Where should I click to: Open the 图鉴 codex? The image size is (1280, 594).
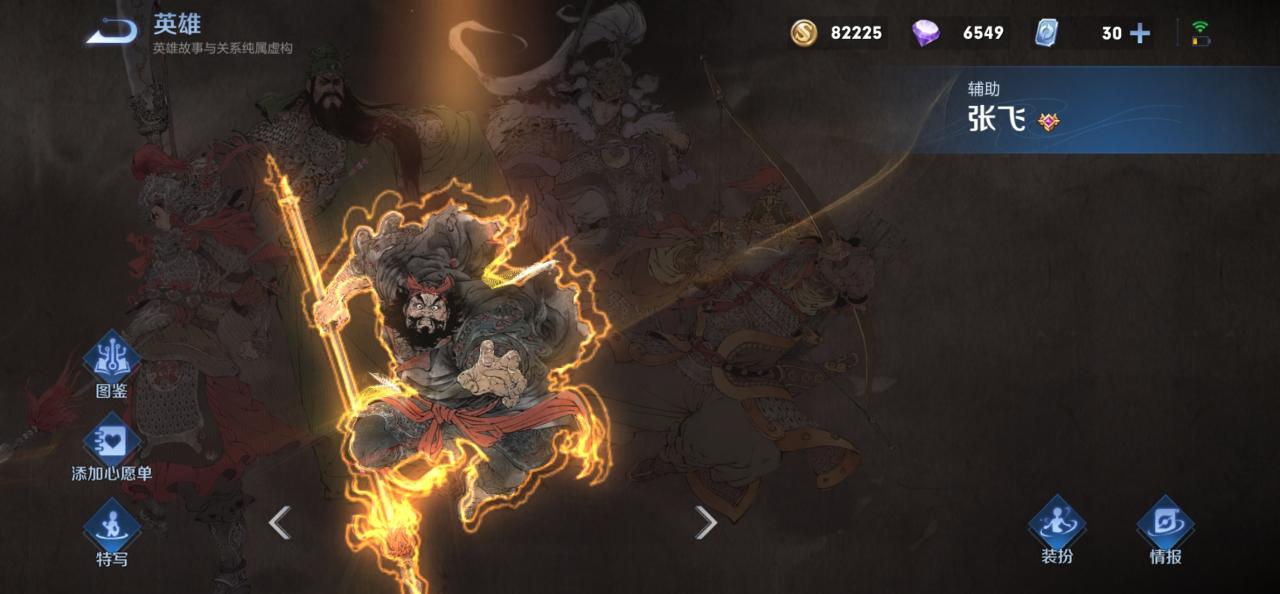pyautogui.click(x=111, y=362)
